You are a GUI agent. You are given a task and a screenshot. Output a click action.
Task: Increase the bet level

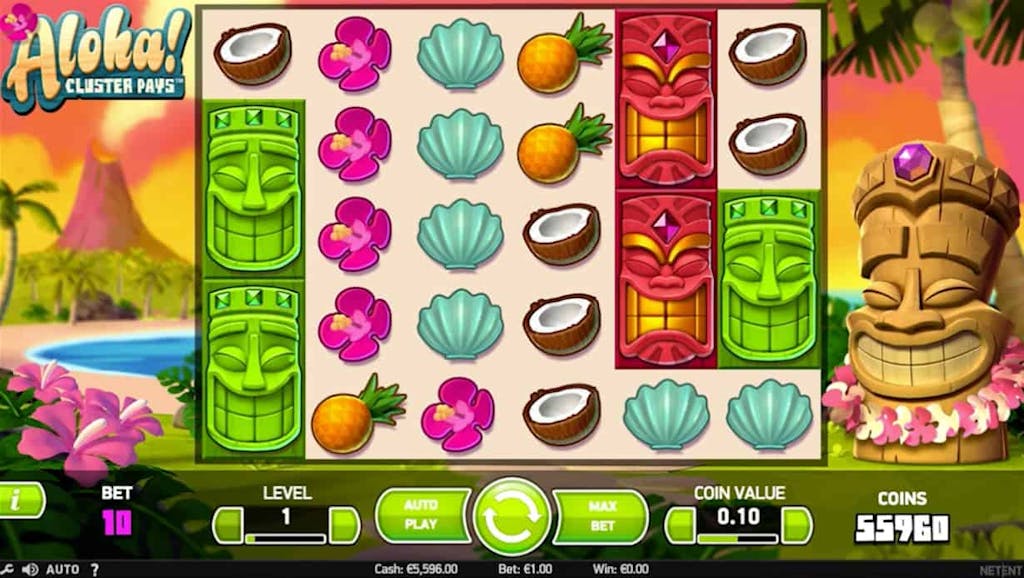pyautogui.click(x=345, y=524)
